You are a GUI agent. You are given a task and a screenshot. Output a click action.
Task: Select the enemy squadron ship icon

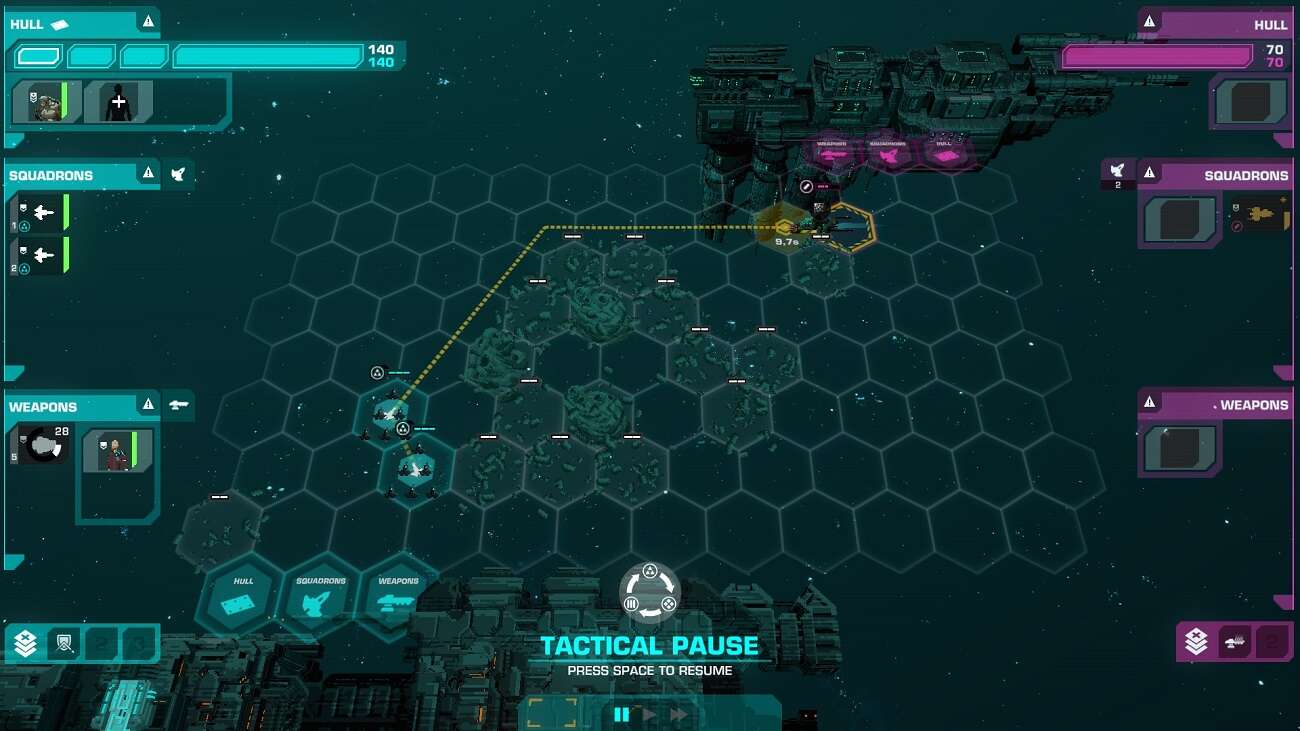coord(1260,215)
